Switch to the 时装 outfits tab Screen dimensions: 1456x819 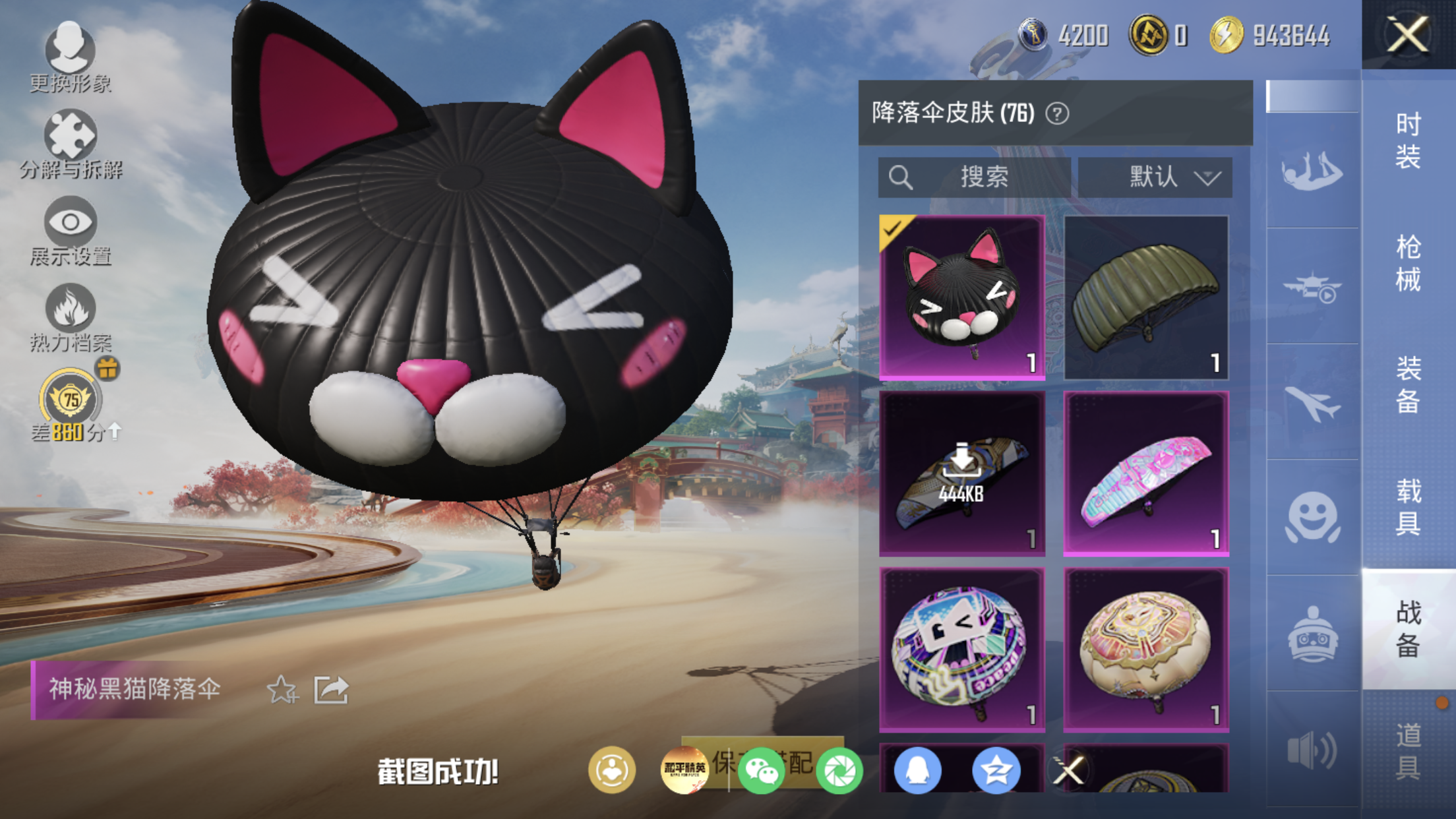click(1408, 141)
